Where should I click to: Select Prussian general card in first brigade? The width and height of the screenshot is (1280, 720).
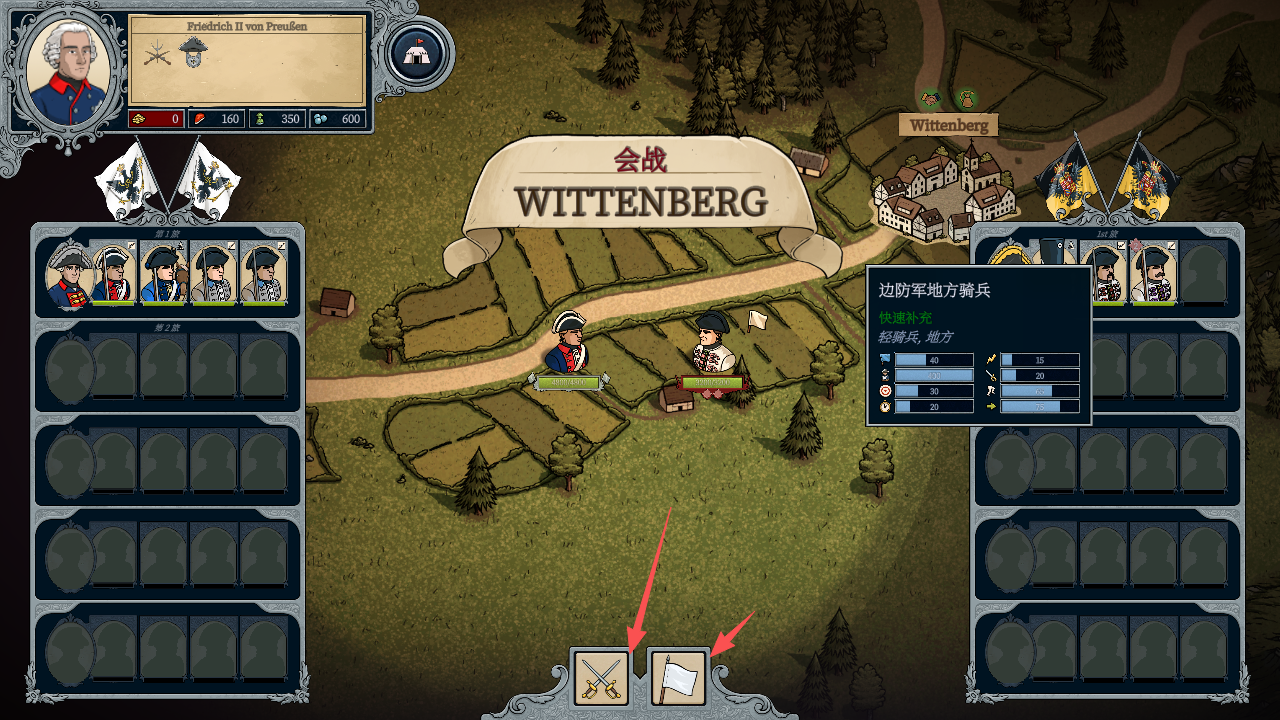coord(69,276)
